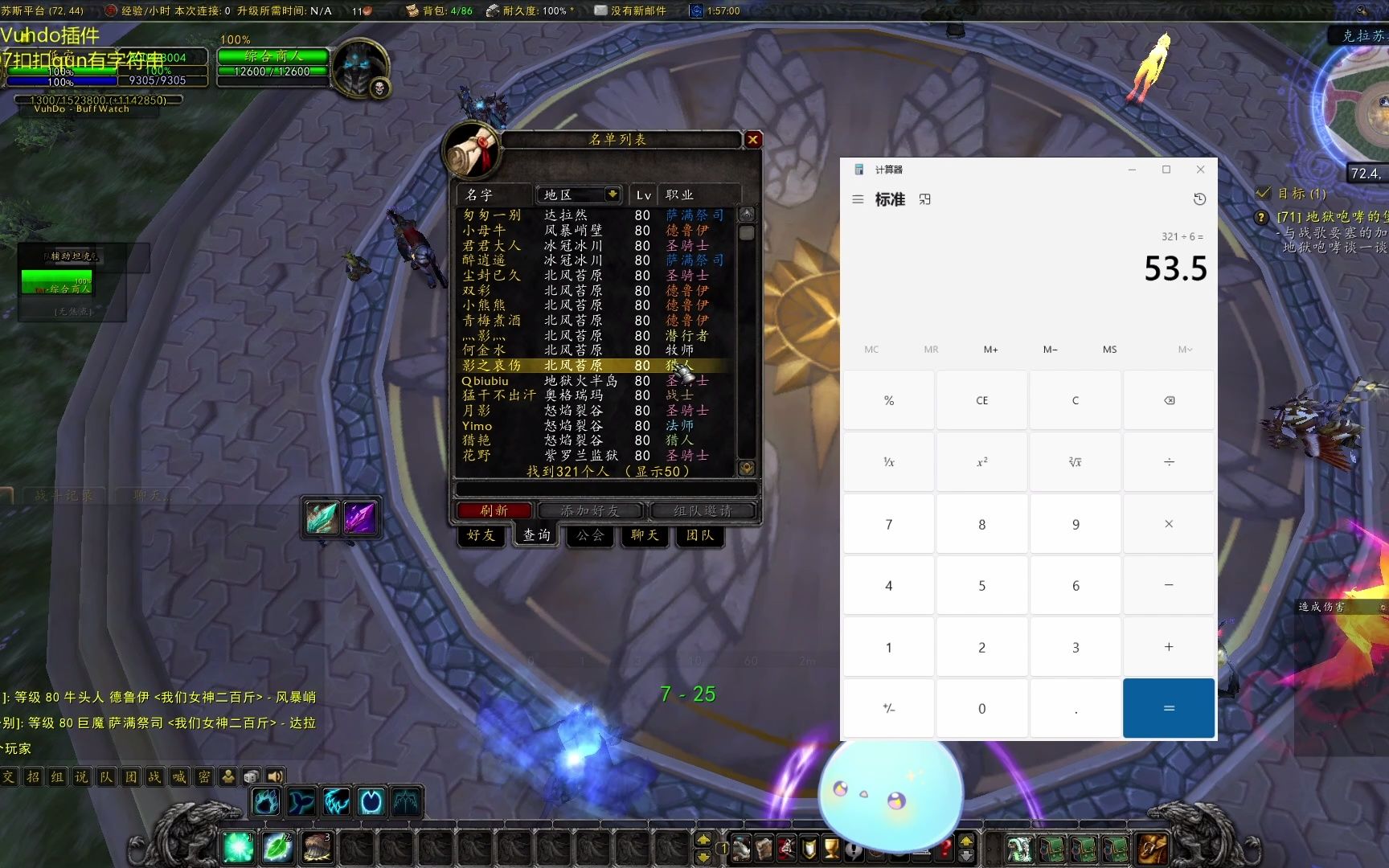This screenshot has width=1389, height=868.
Task: Click the calculator divide button
Action: tap(1168, 462)
